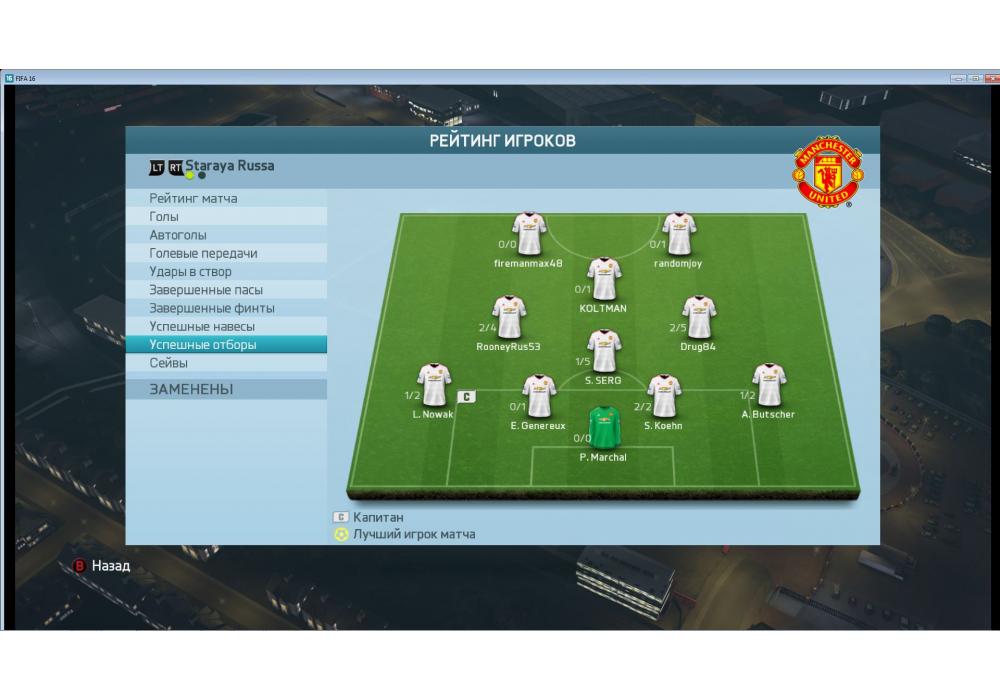Pick L. Nowak's shirt on the pitch

tap(434, 385)
